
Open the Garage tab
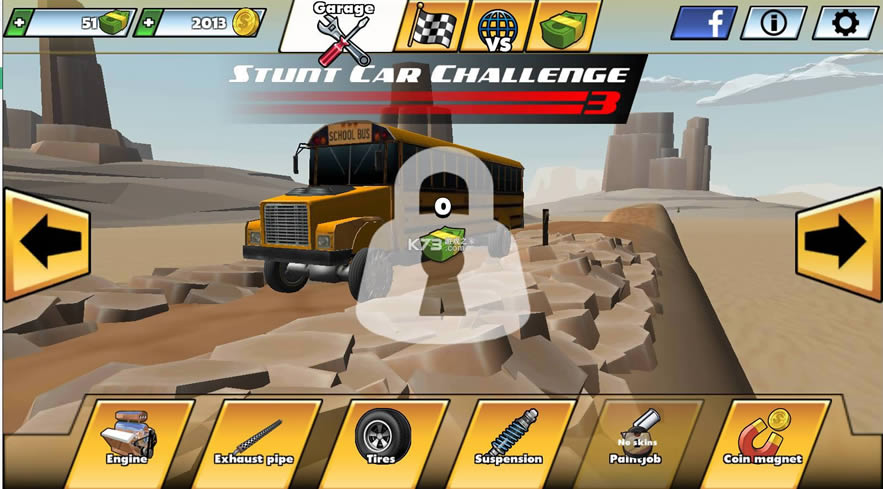[341, 27]
